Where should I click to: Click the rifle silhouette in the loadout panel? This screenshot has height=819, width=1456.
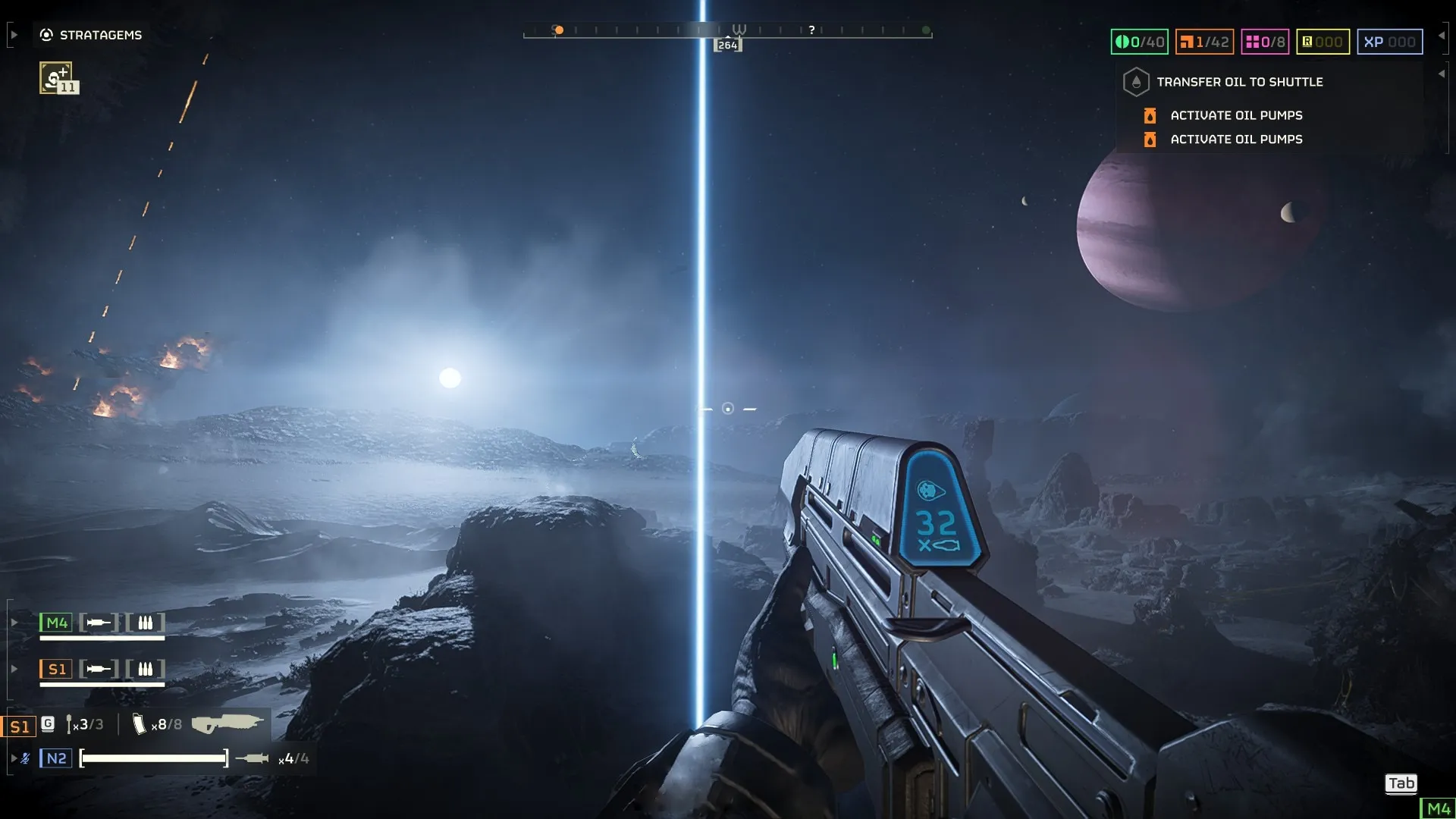227,723
